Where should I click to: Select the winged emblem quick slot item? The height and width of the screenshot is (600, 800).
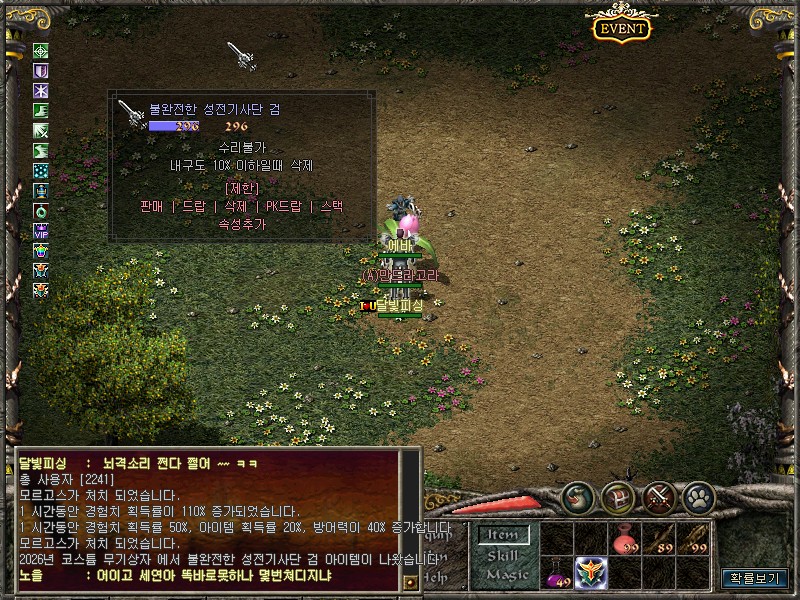pos(591,573)
